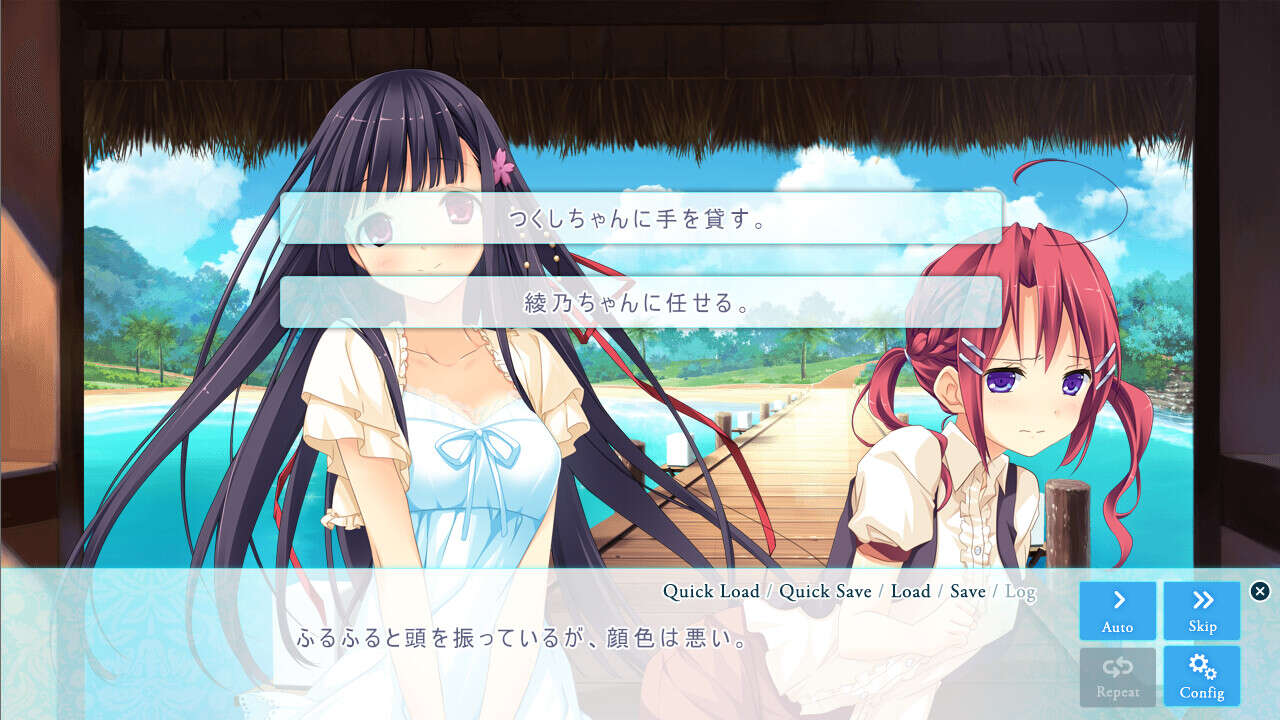Viewport: 1280px width, 720px height.
Task: Click the grayed-out Repeat button
Action: (1117, 676)
